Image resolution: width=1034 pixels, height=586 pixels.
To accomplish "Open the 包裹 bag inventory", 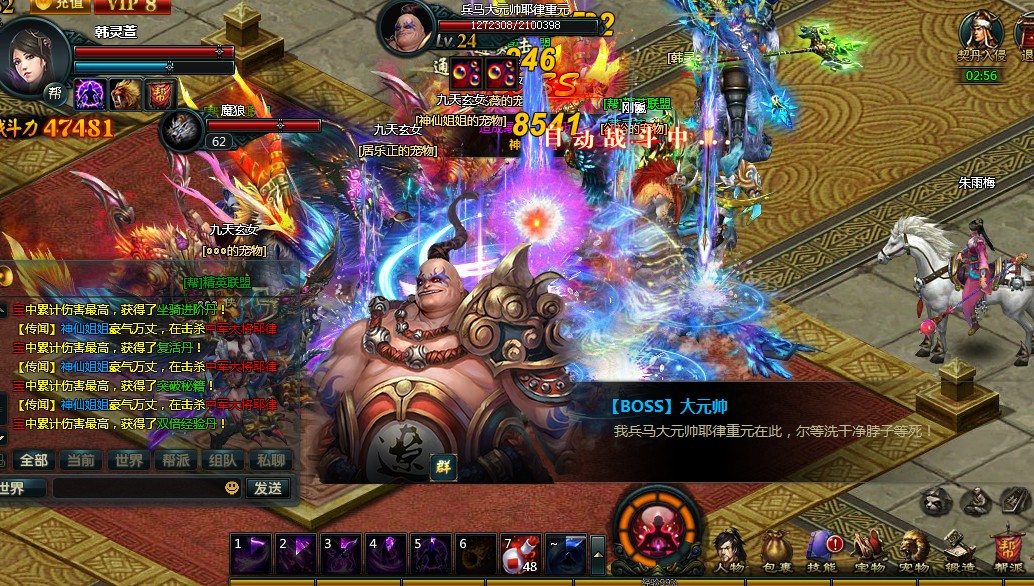I will click(x=774, y=552).
